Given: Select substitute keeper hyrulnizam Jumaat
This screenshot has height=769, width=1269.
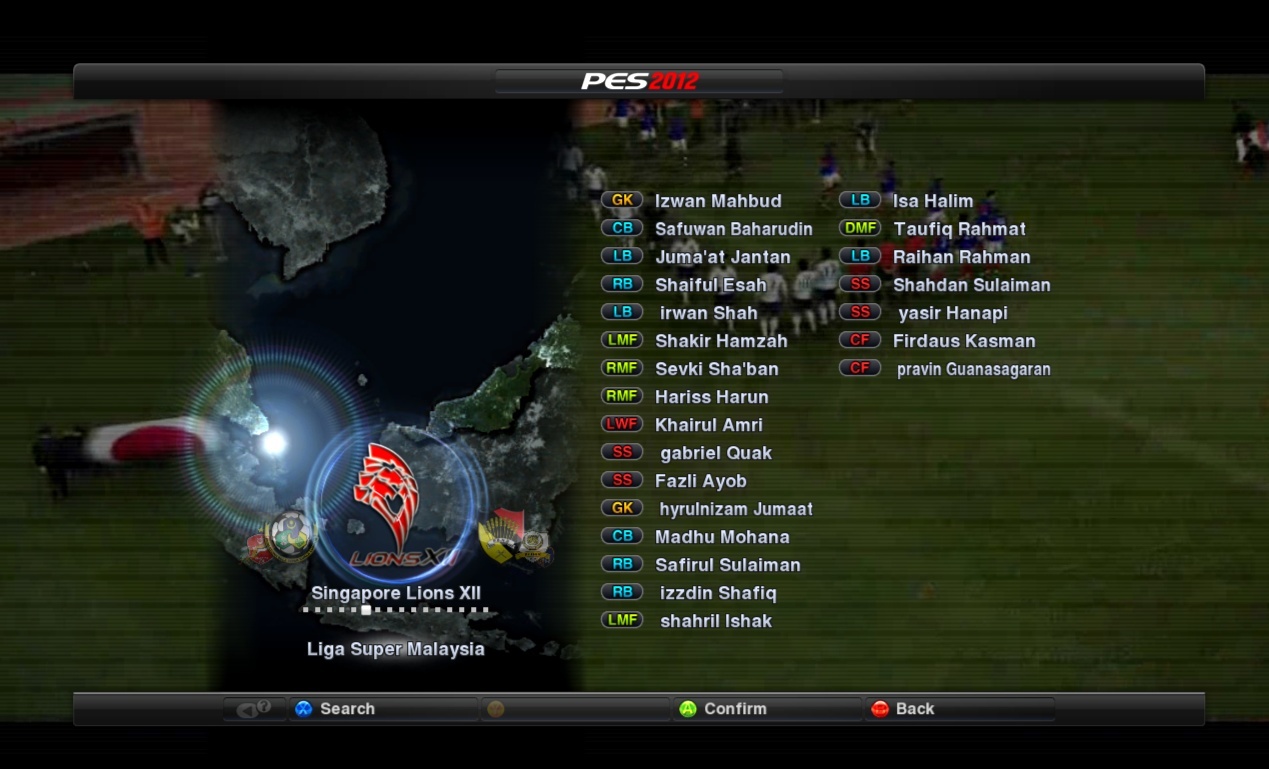Looking at the screenshot, I should click(x=735, y=509).
